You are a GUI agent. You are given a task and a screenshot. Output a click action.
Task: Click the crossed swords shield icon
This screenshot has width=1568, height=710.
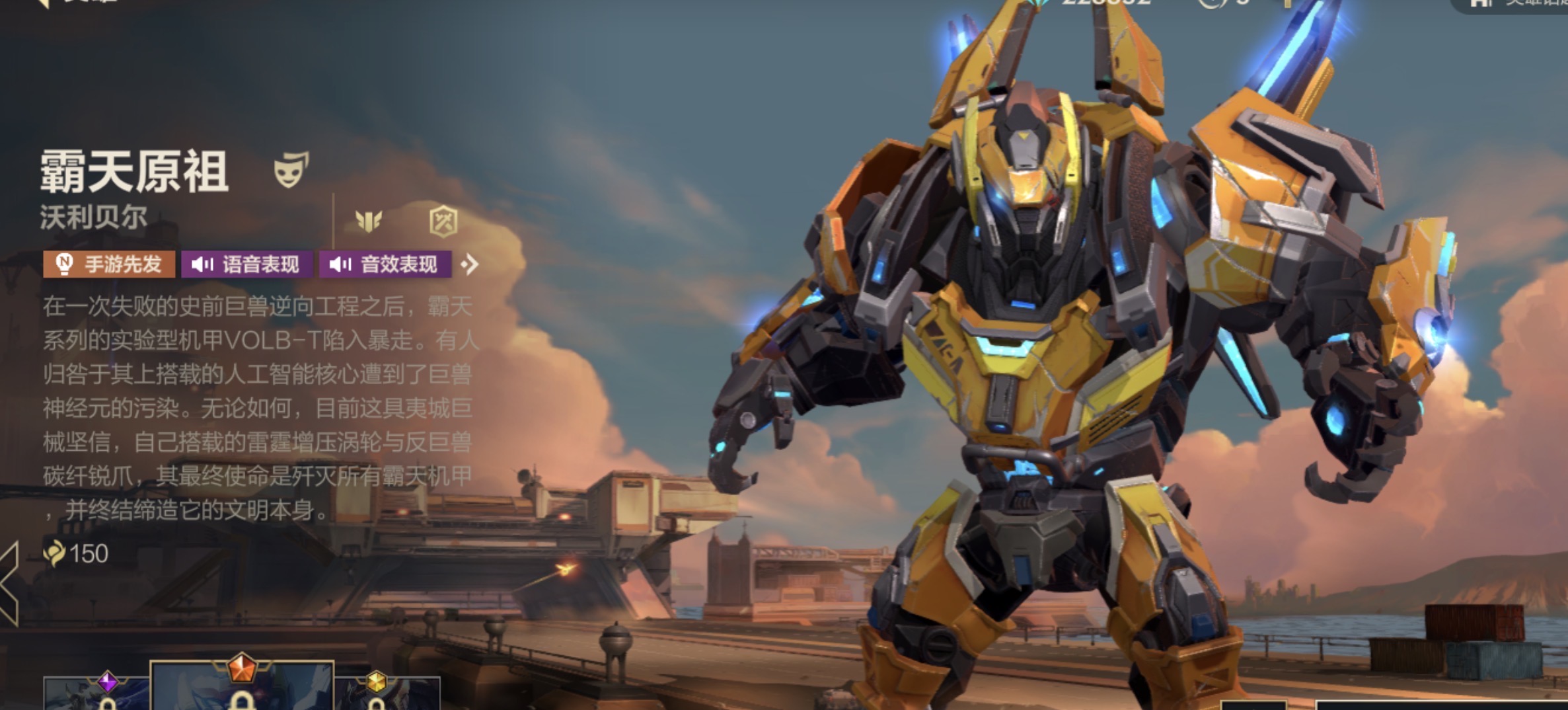(x=443, y=221)
